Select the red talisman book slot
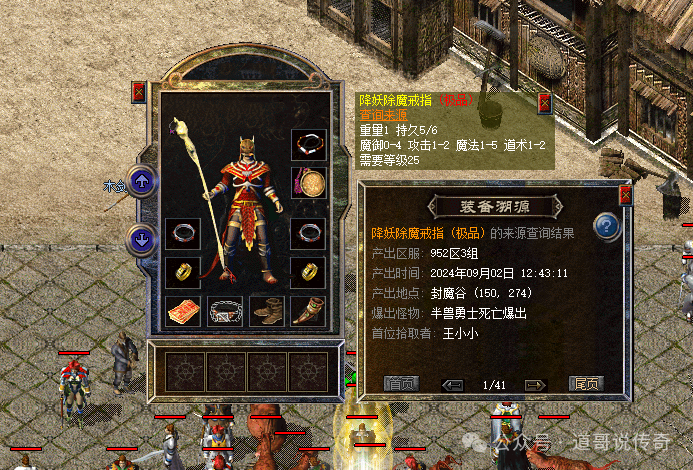The image size is (693, 470). 183,311
